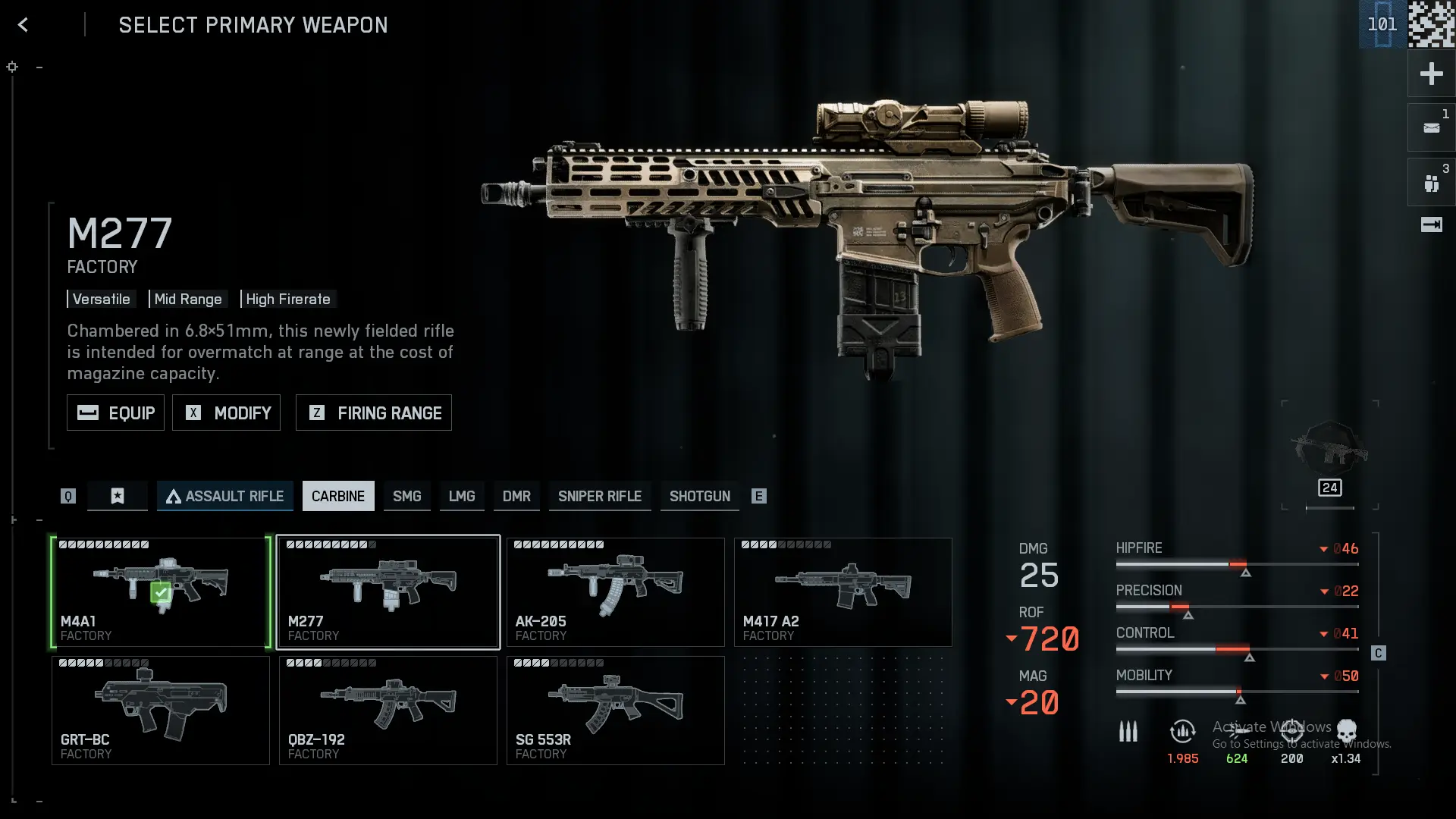
Task: View the Sniper Rifle category
Action: click(600, 496)
